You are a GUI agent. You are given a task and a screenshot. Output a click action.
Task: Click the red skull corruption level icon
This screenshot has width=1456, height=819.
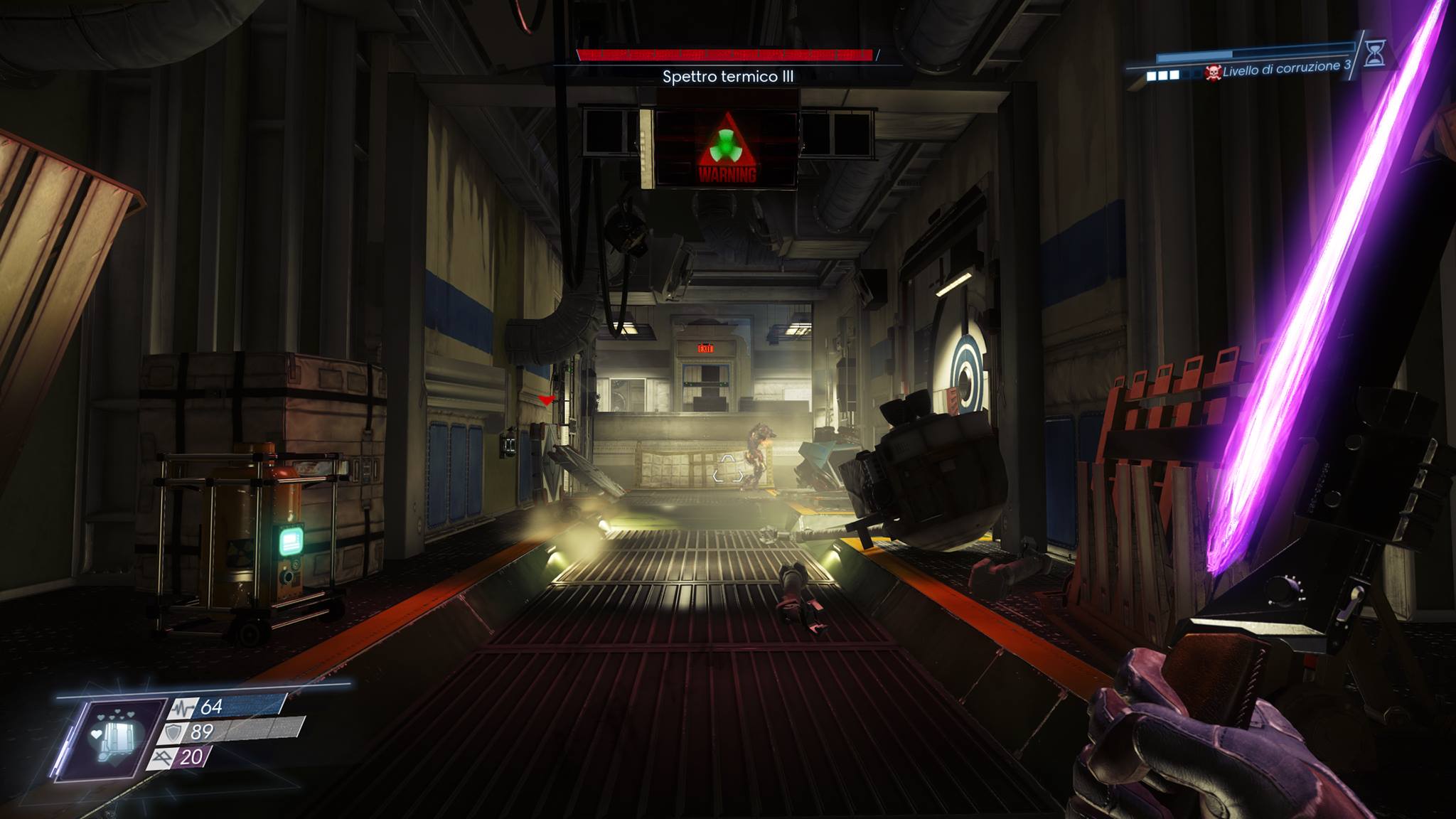1213,73
